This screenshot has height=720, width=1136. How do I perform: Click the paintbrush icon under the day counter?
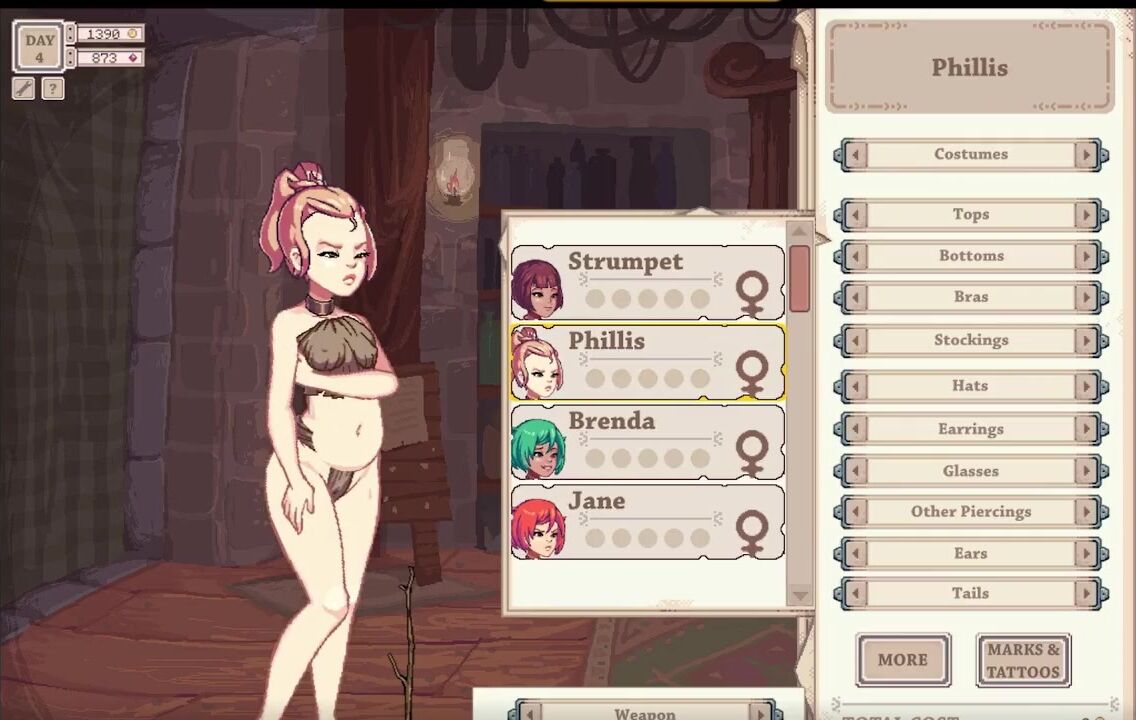tap(24, 89)
